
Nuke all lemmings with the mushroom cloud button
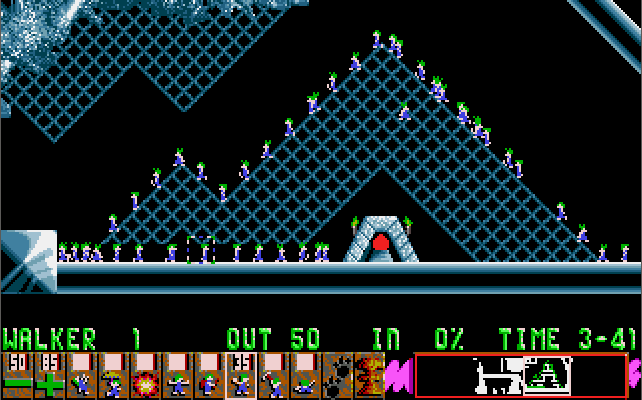tap(369, 376)
